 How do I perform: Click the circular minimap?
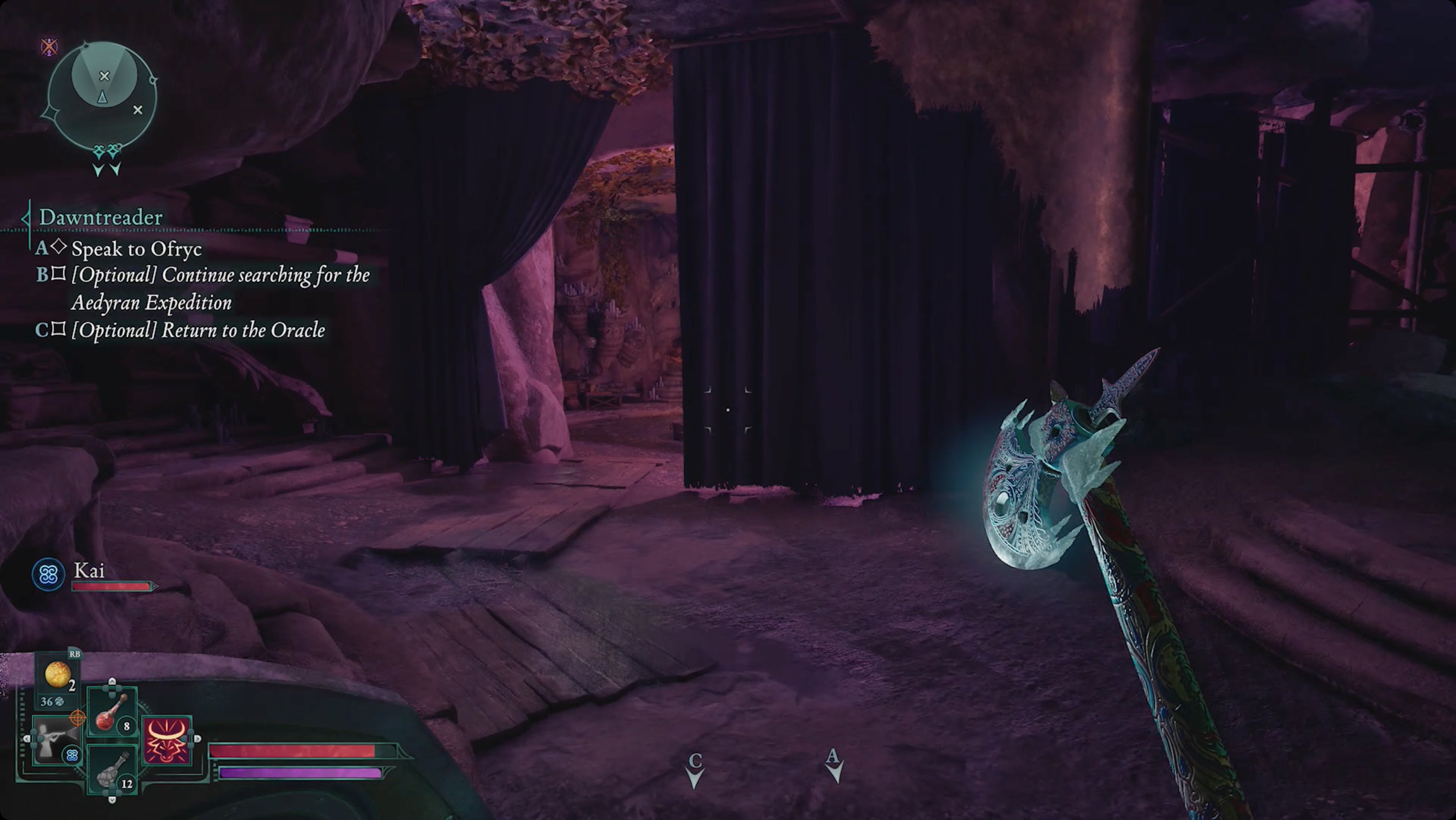pos(102,97)
